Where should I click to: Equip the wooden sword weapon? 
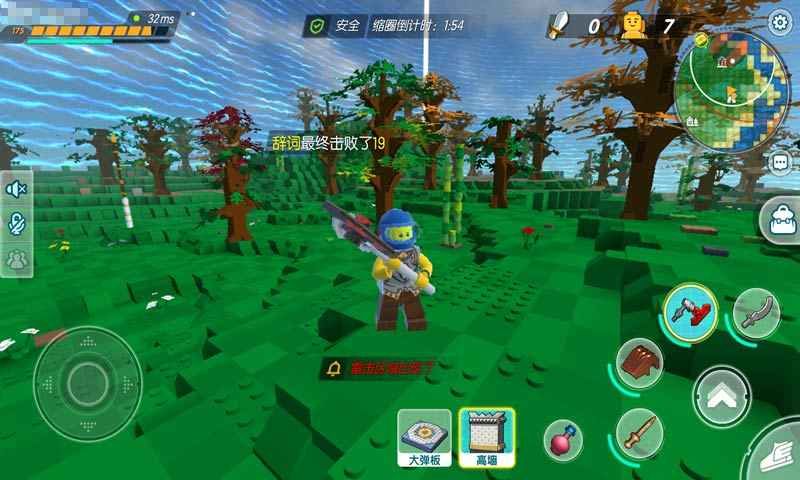(x=638, y=431)
